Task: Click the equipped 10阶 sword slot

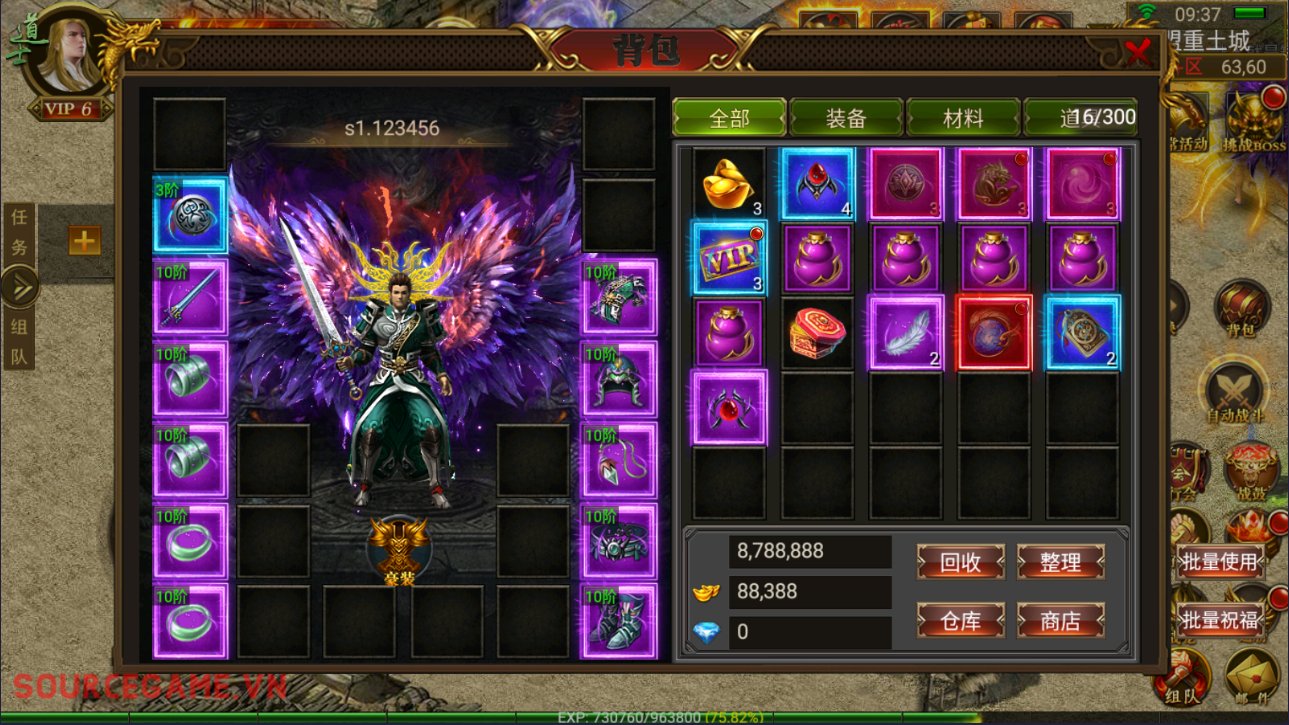Action: 190,297
